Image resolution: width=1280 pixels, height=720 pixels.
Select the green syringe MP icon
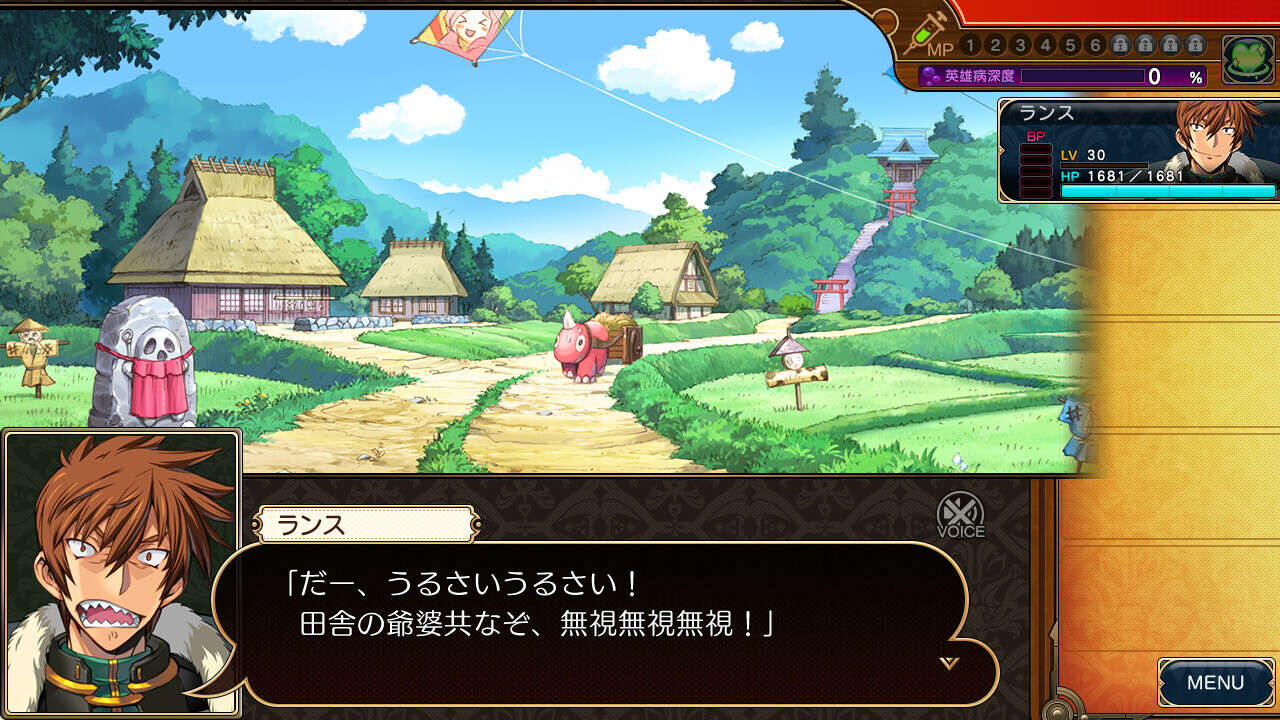(927, 31)
